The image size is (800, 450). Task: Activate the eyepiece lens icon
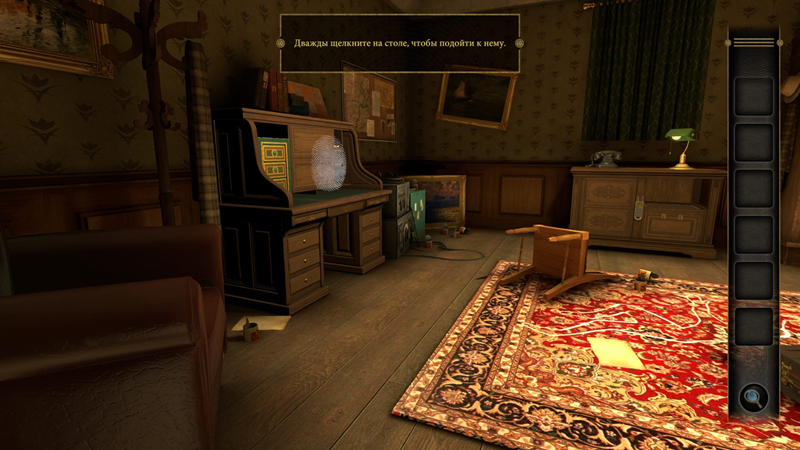tap(752, 398)
